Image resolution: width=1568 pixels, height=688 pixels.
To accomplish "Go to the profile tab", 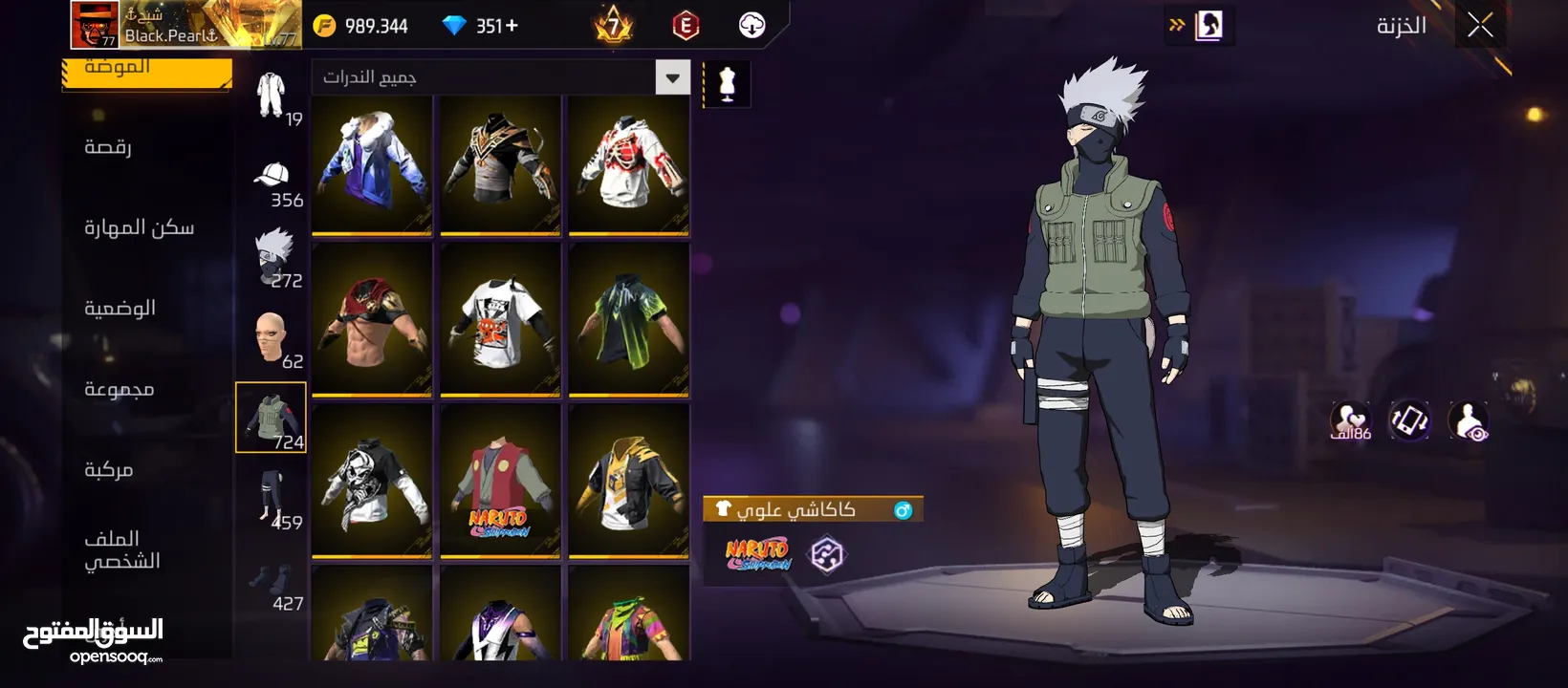I will tap(121, 549).
